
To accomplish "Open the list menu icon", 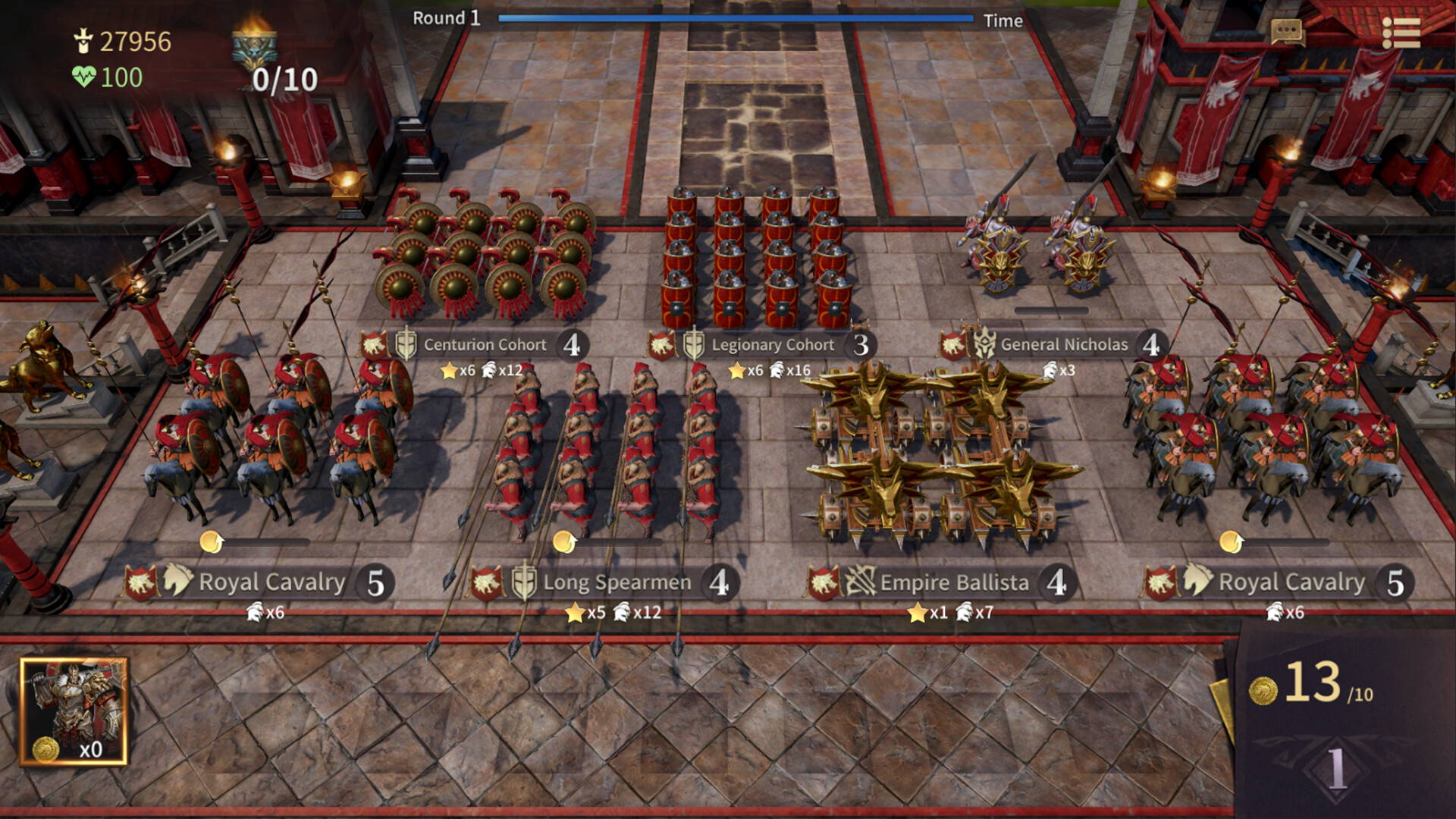I will (1401, 33).
